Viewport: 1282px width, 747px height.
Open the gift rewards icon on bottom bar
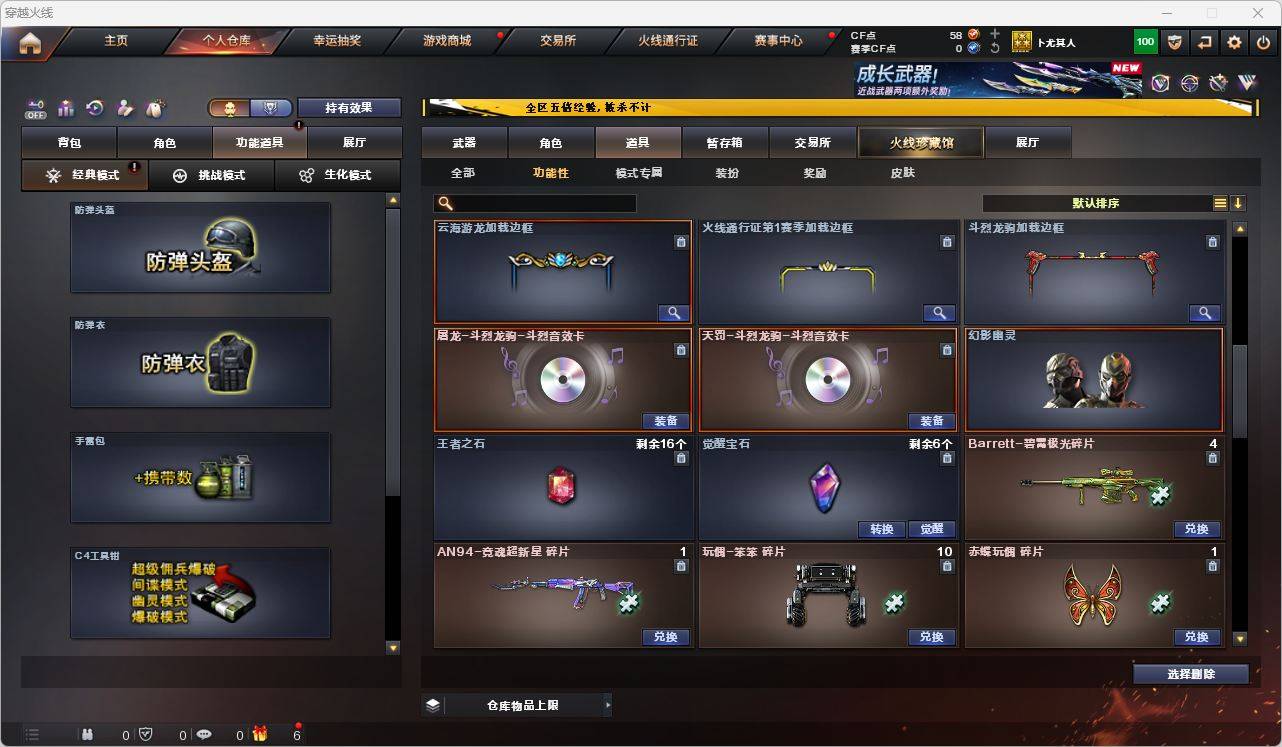pos(259,733)
